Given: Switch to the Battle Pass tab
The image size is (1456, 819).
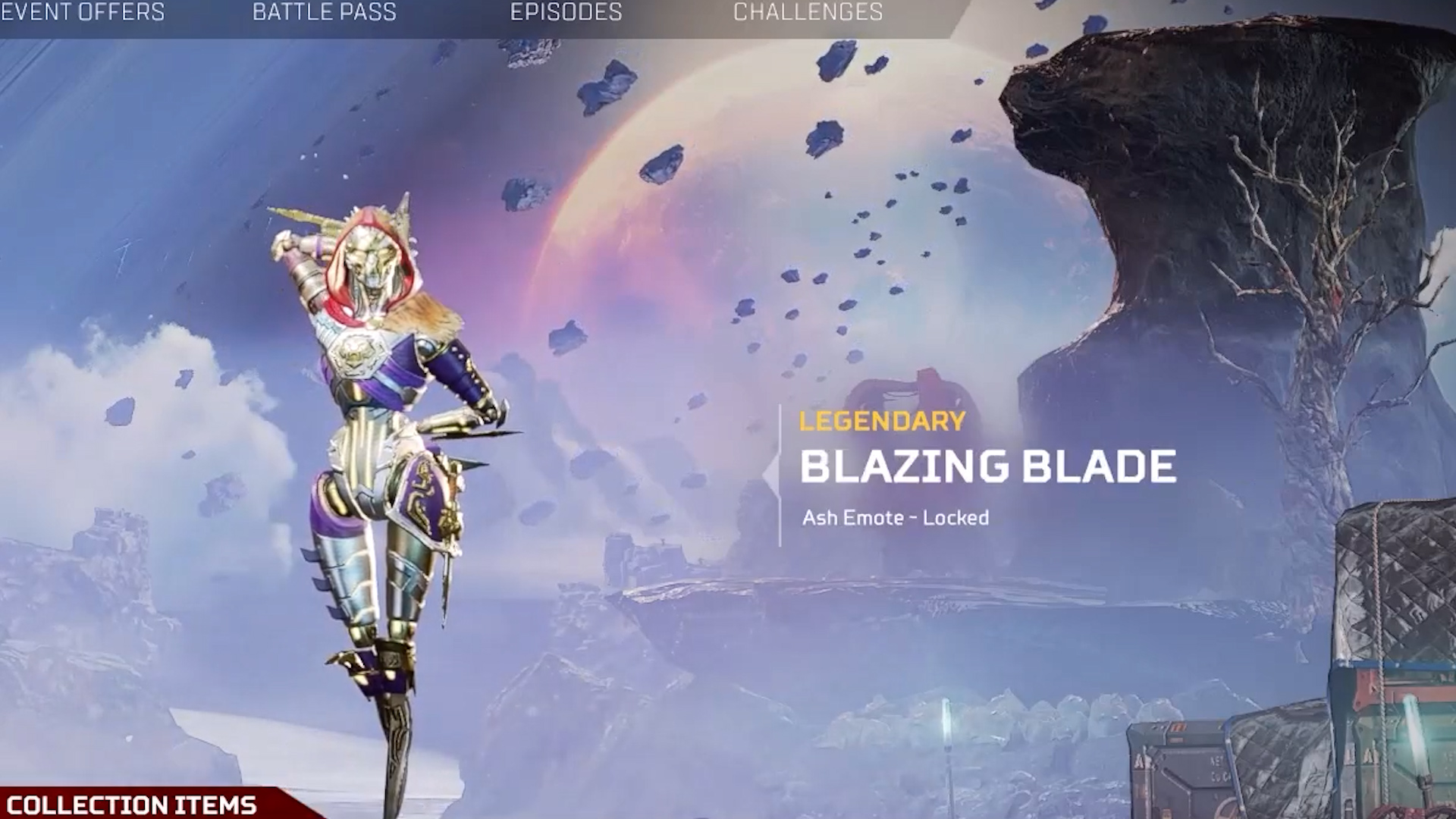Looking at the screenshot, I should tap(324, 12).
